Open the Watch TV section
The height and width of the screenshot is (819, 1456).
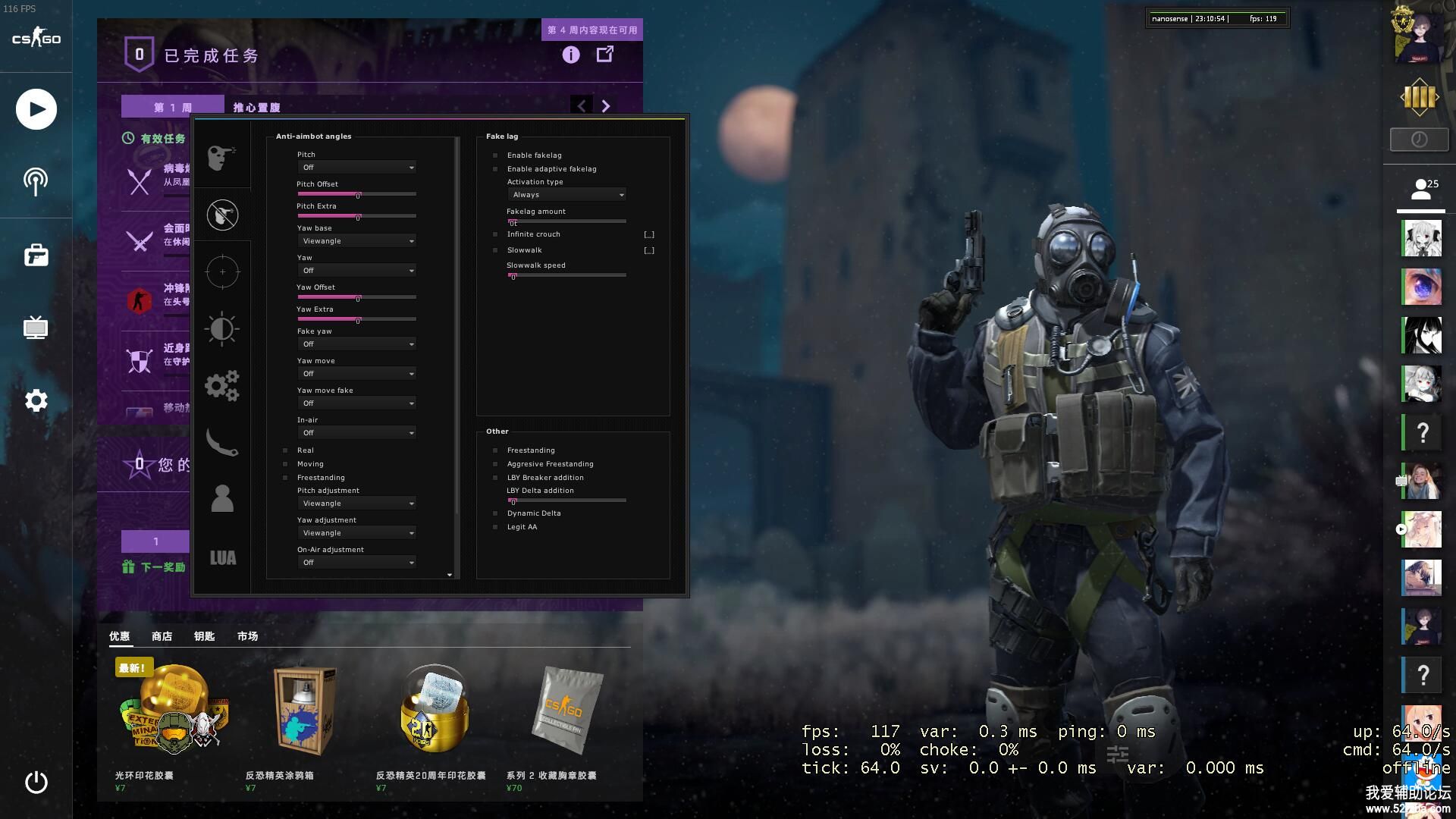tap(36, 328)
